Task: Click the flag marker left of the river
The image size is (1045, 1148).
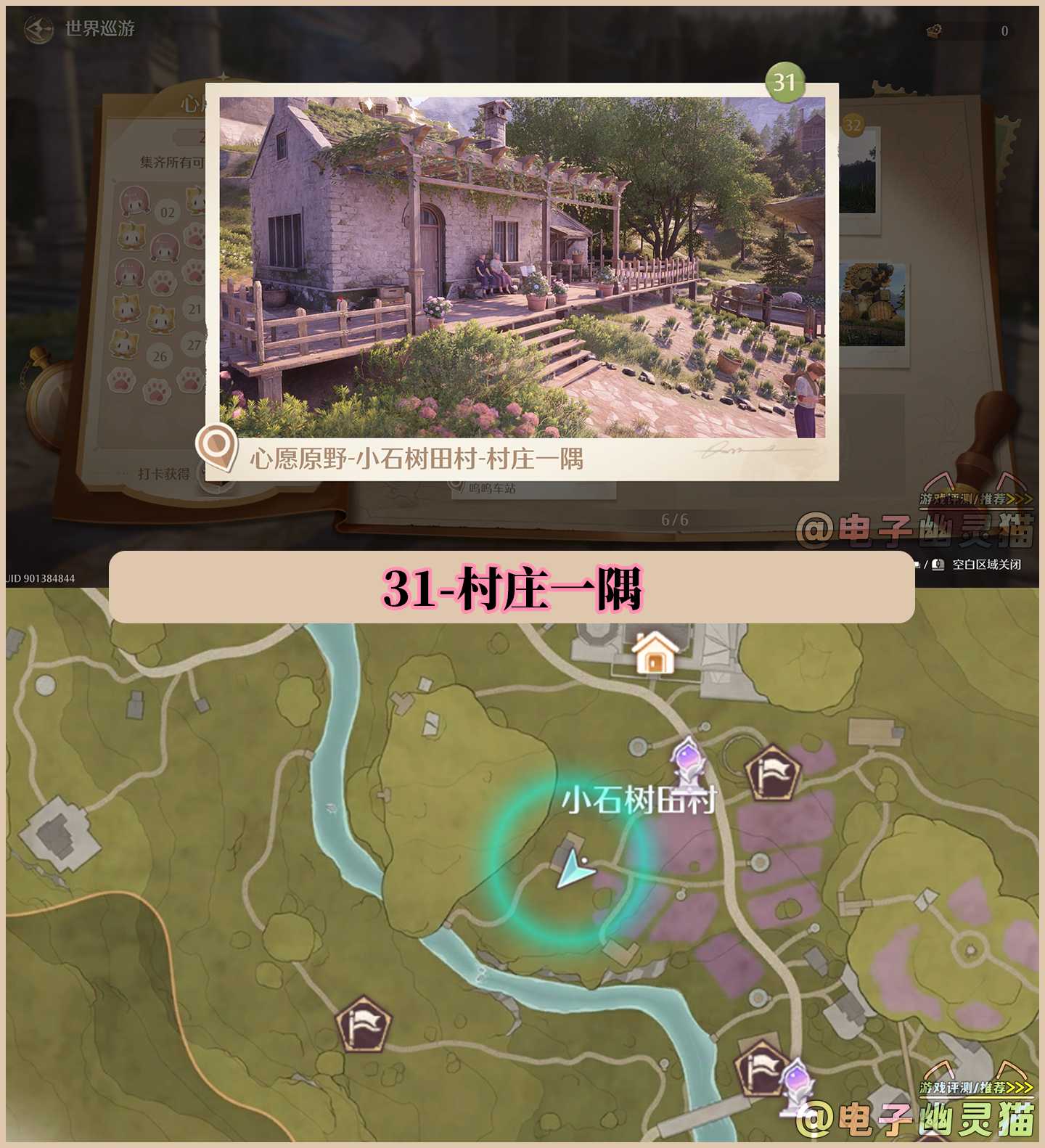Action: pyautogui.click(x=363, y=1025)
